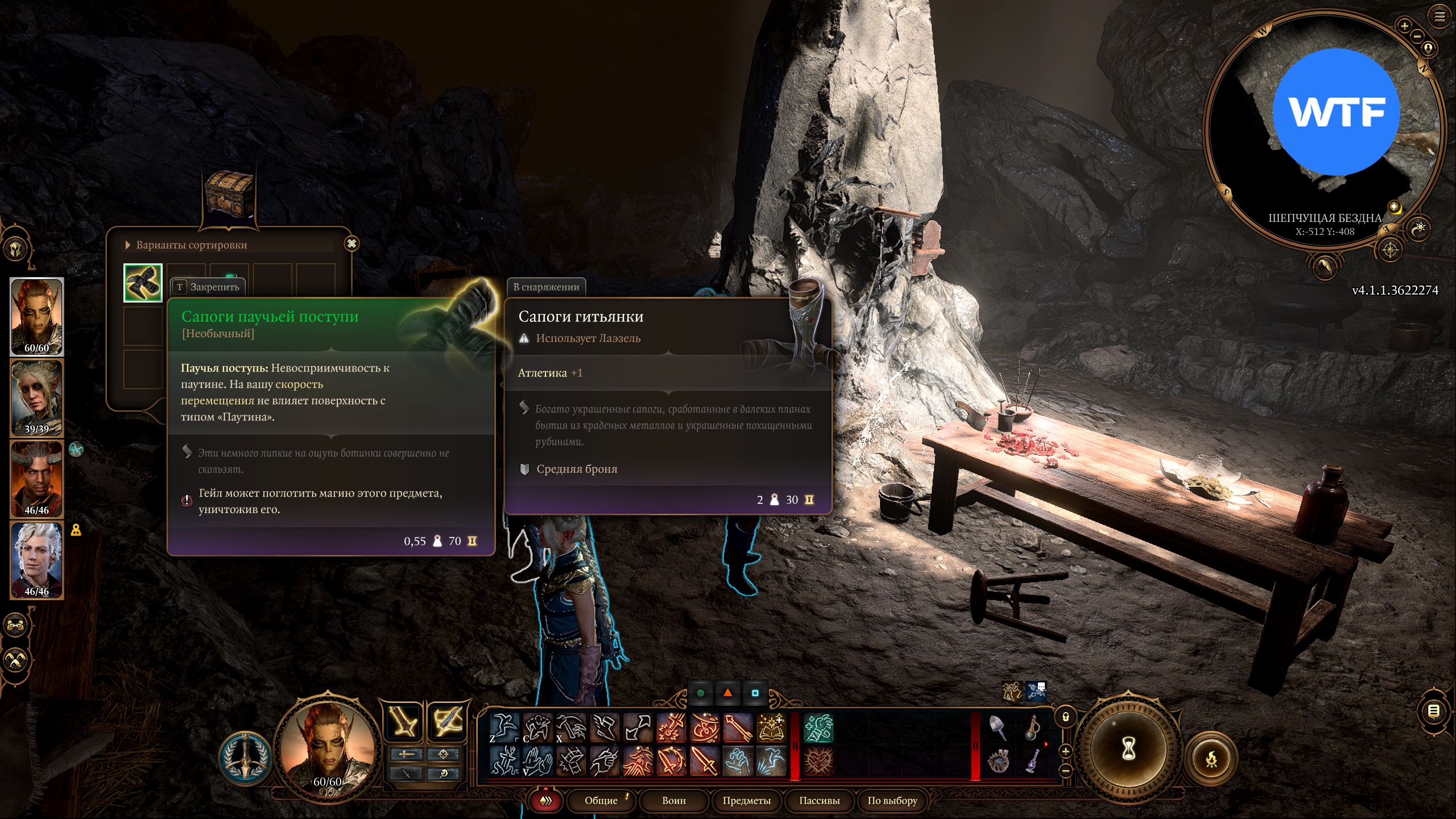The width and height of the screenshot is (1456, 819).
Task: Zoom out the minimap with minus
Action: coord(1417,36)
